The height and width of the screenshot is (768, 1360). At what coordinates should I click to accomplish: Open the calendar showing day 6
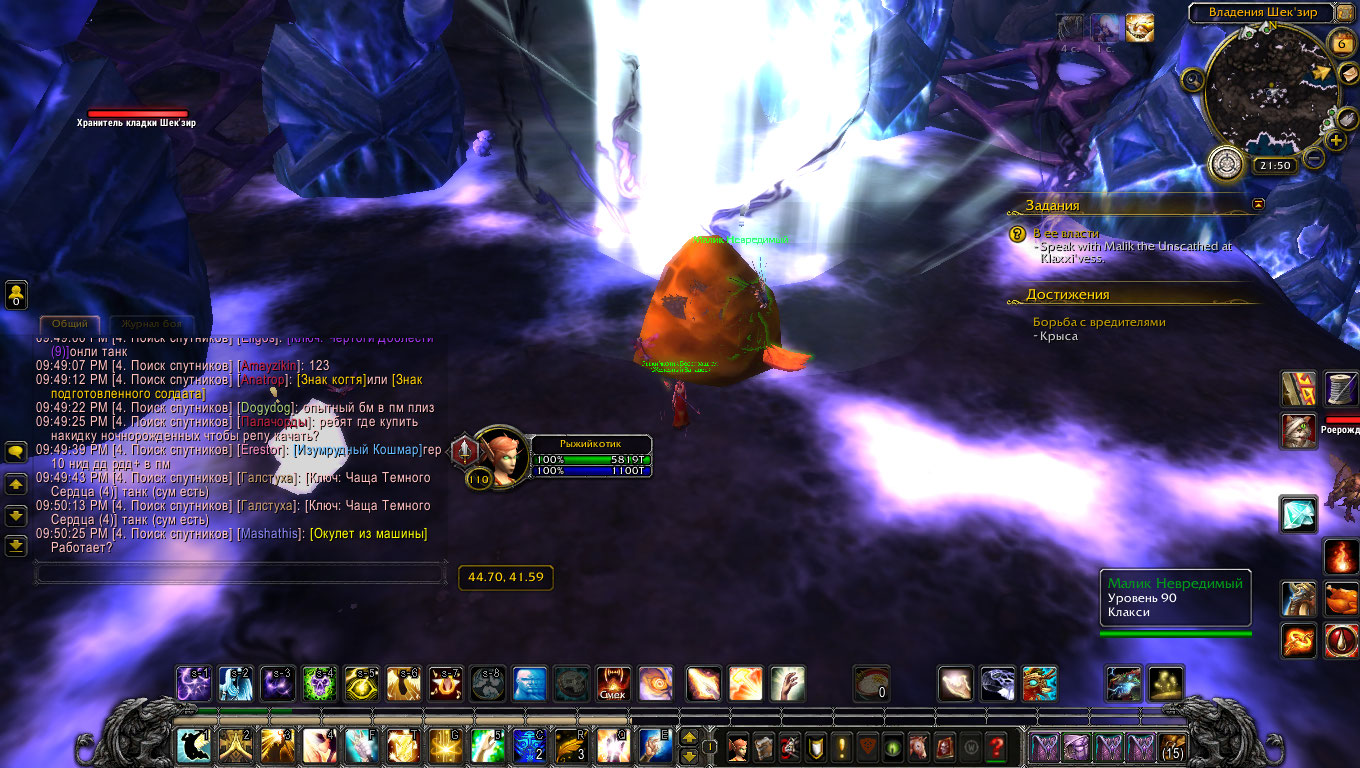click(1342, 42)
